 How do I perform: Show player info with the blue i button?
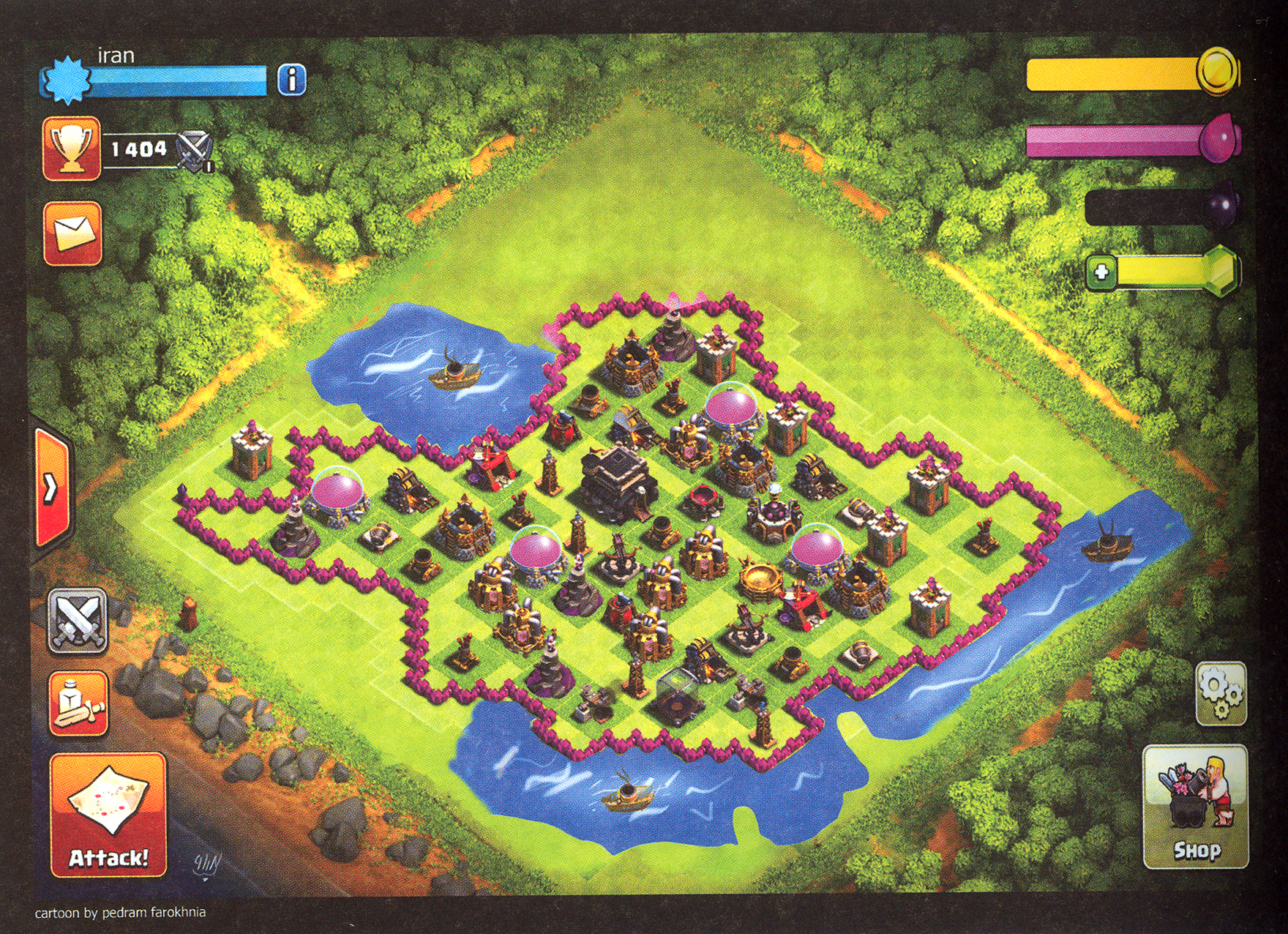click(x=292, y=79)
